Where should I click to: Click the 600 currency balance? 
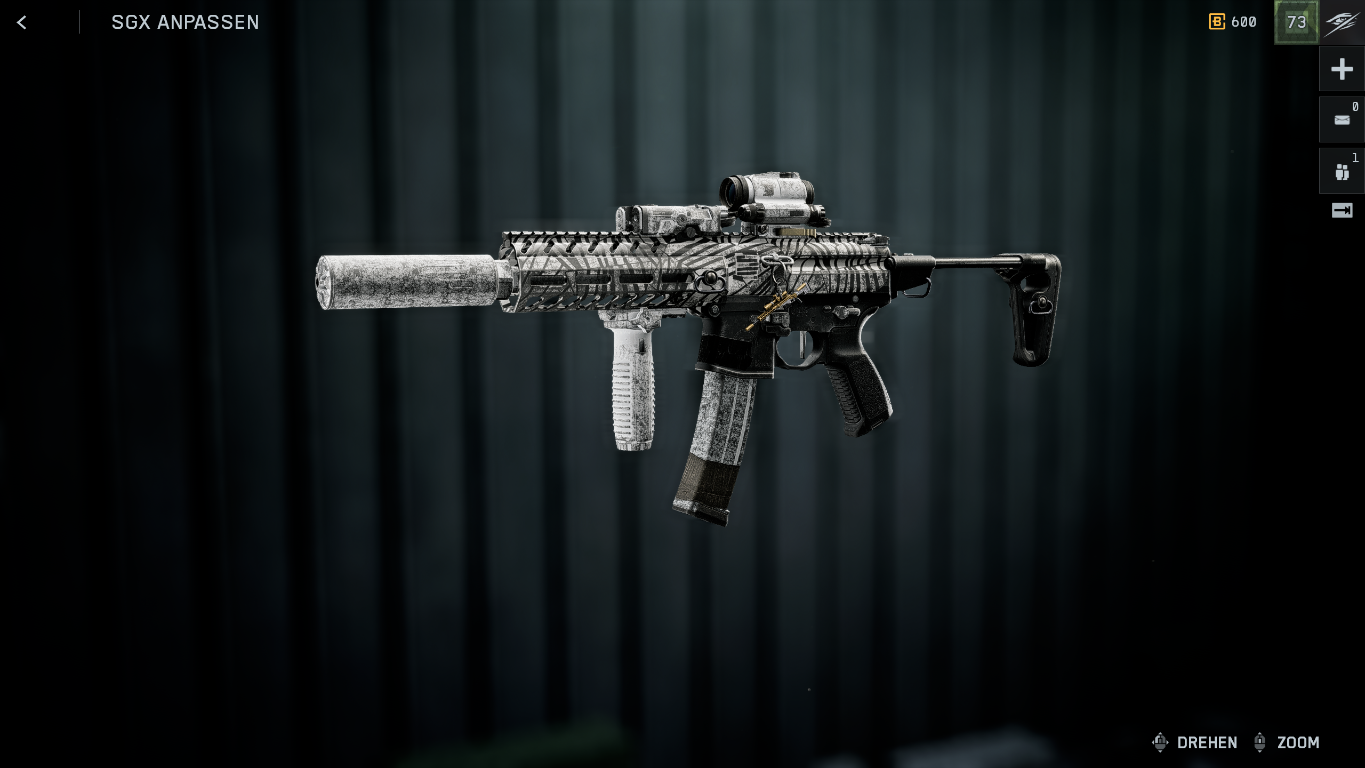coord(1243,22)
